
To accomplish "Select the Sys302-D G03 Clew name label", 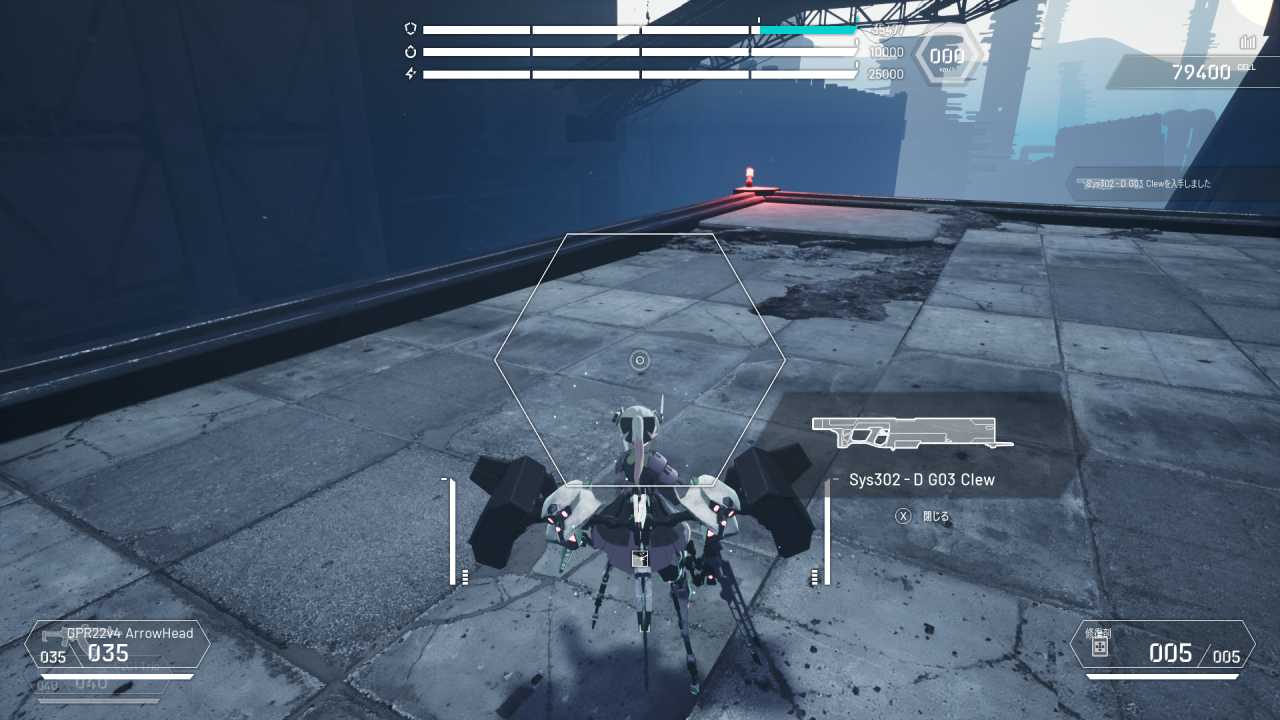I will [x=920, y=480].
